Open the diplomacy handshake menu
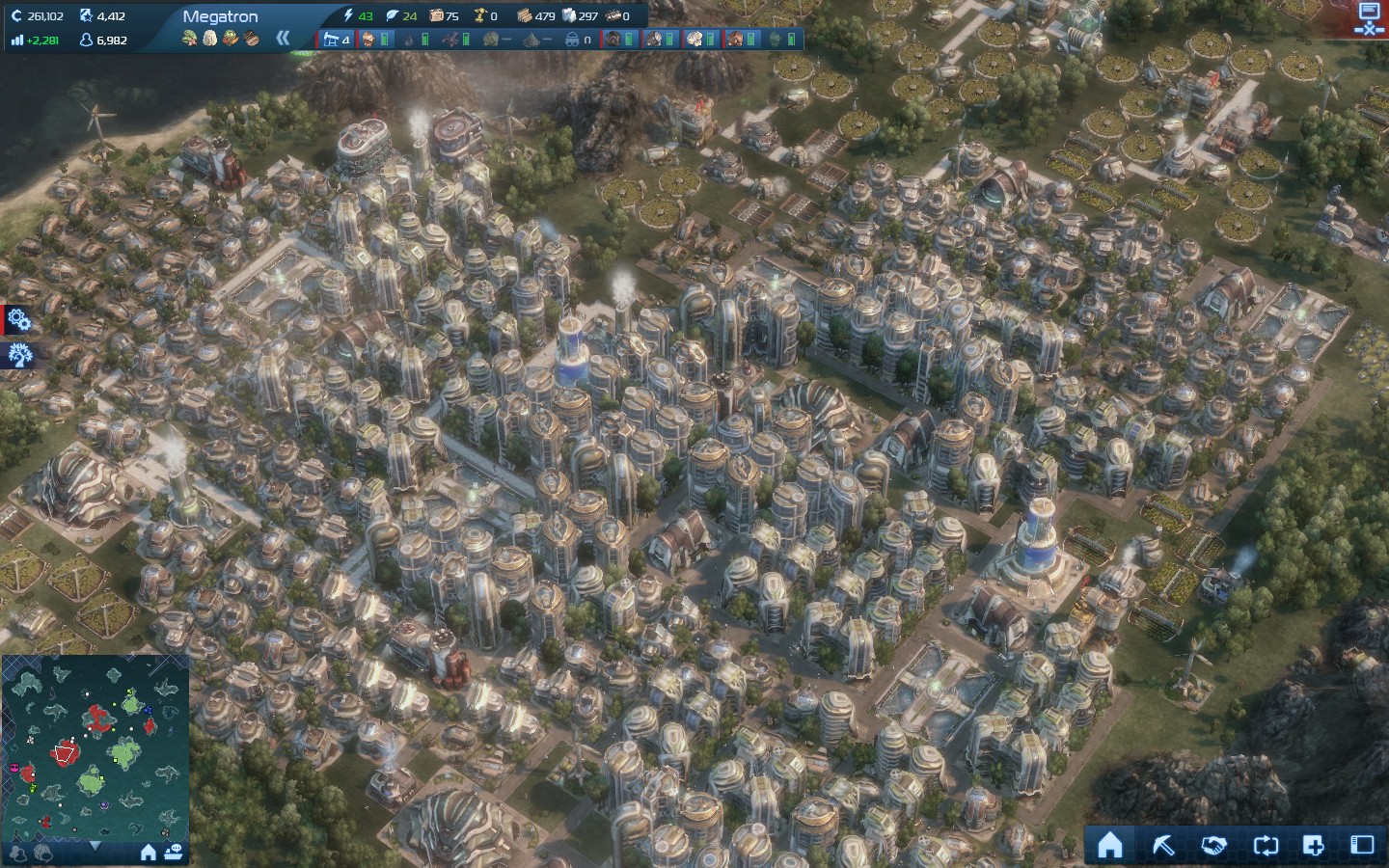Screen dimensions: 1389x868 point(1213,846)
